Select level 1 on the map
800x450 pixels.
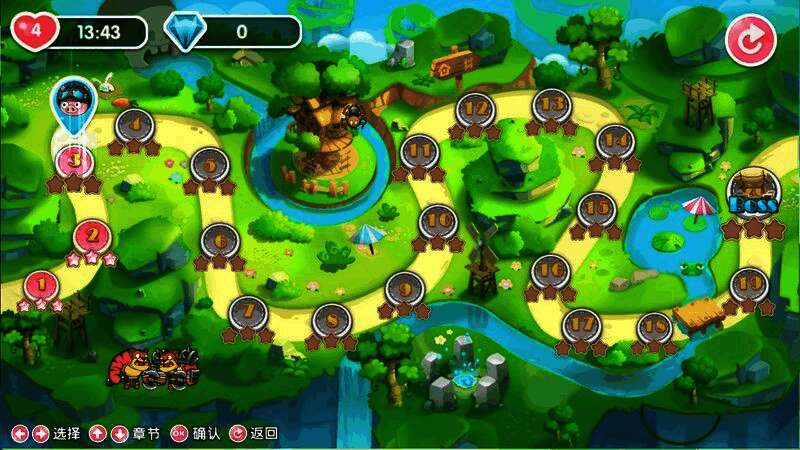[41, 286]
